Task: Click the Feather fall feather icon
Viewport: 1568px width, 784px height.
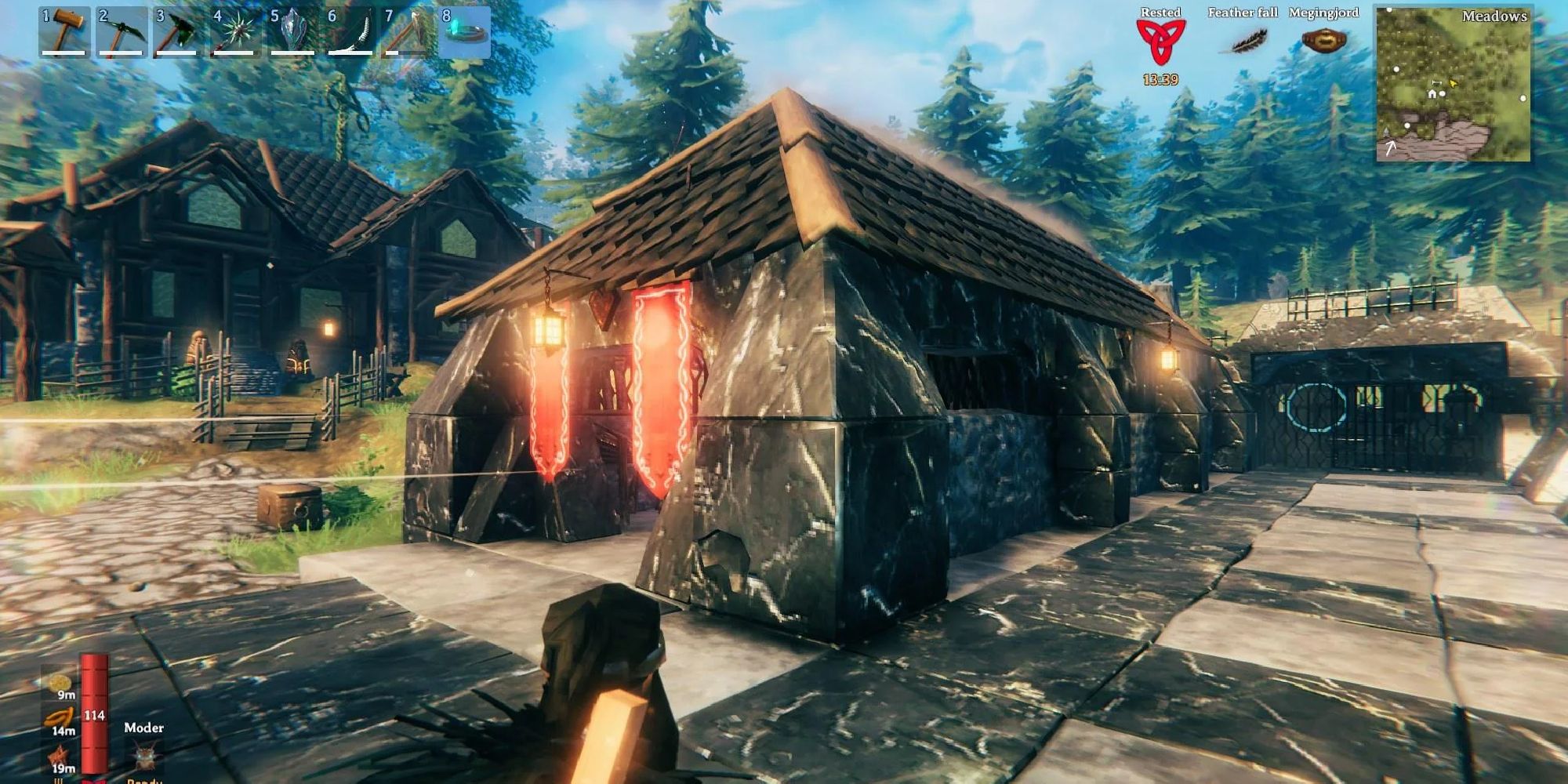Action: click(1245, 39)
